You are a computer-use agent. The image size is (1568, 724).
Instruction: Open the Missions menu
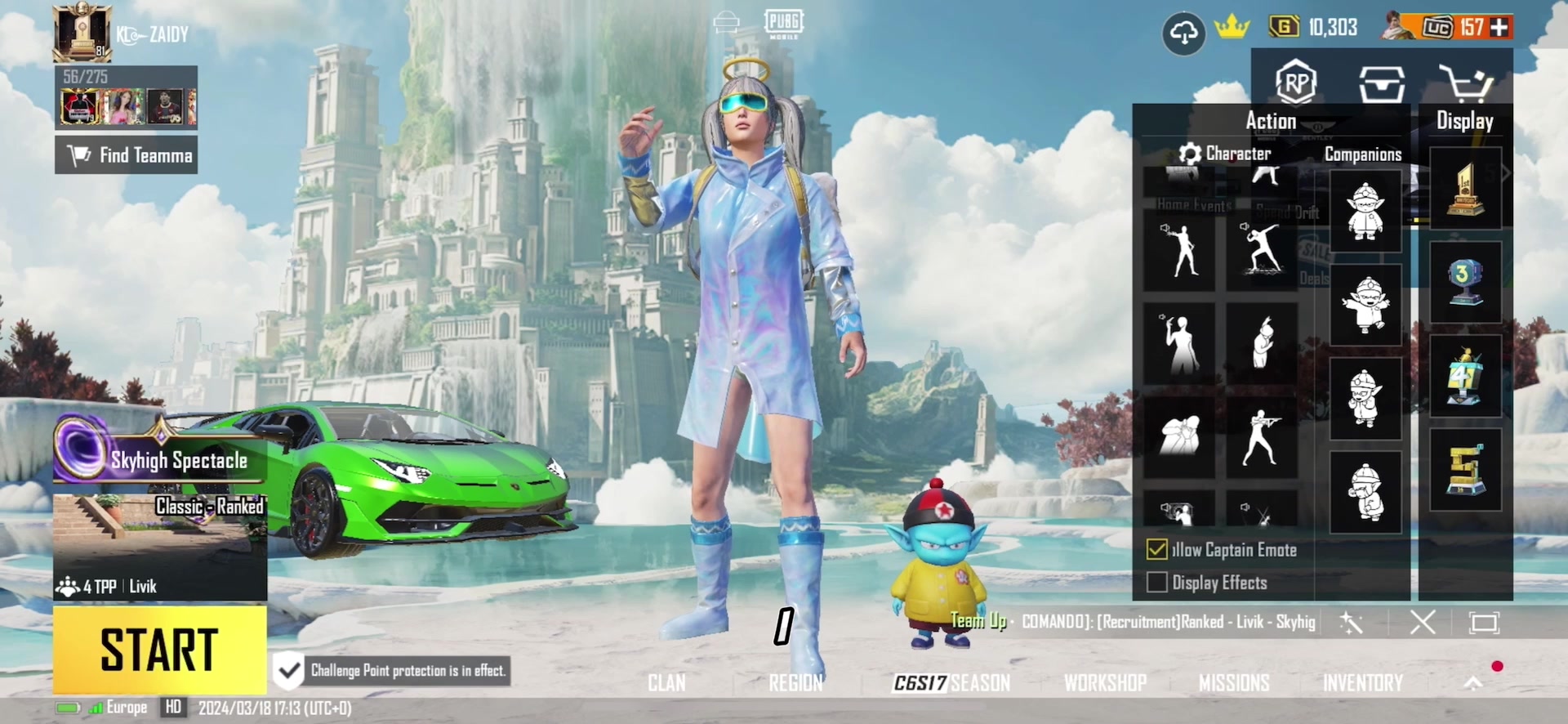pyautogui.click(x=1233, y=683)
